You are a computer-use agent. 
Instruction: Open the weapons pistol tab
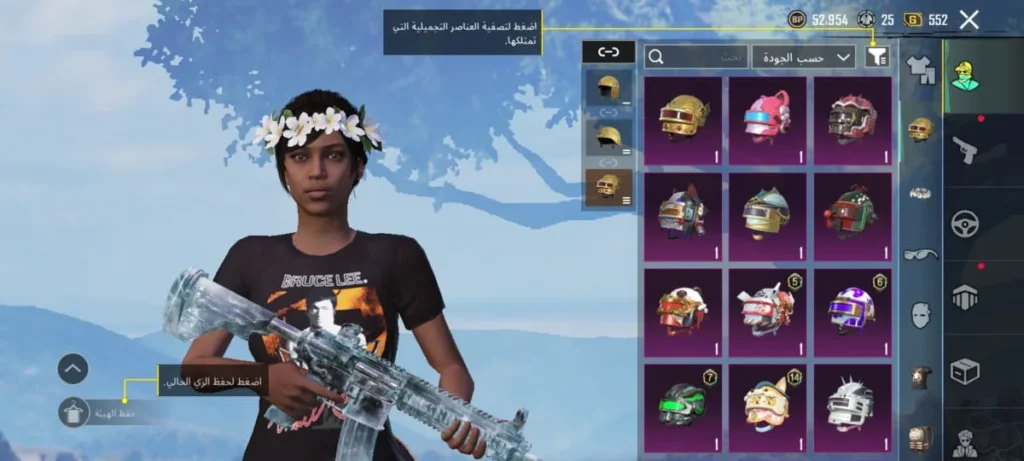coord(964,150)
